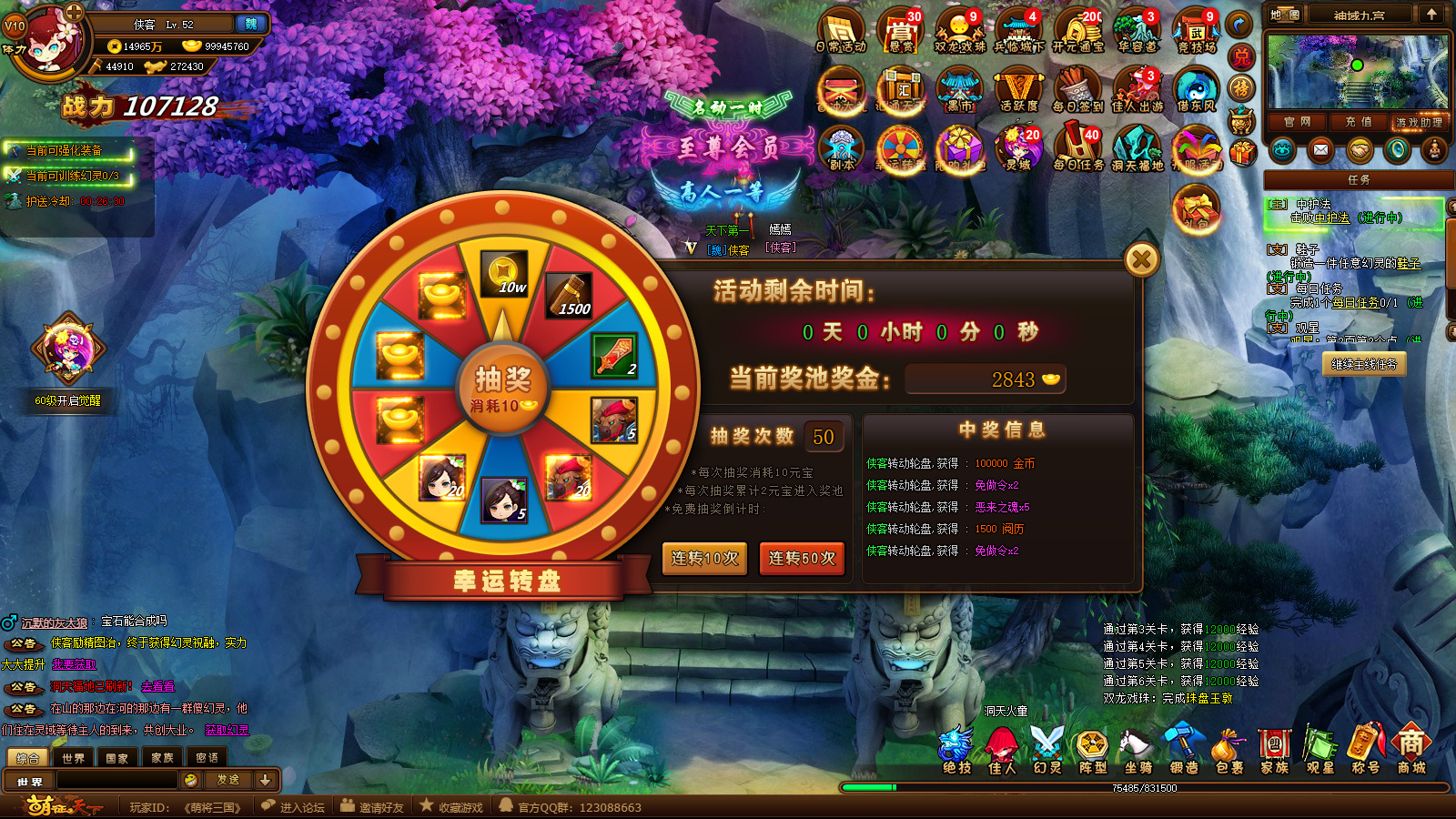Collapse the minimap panel with top-right arrow
This screenshot has height=819, width=1456.
[1431, 14]
